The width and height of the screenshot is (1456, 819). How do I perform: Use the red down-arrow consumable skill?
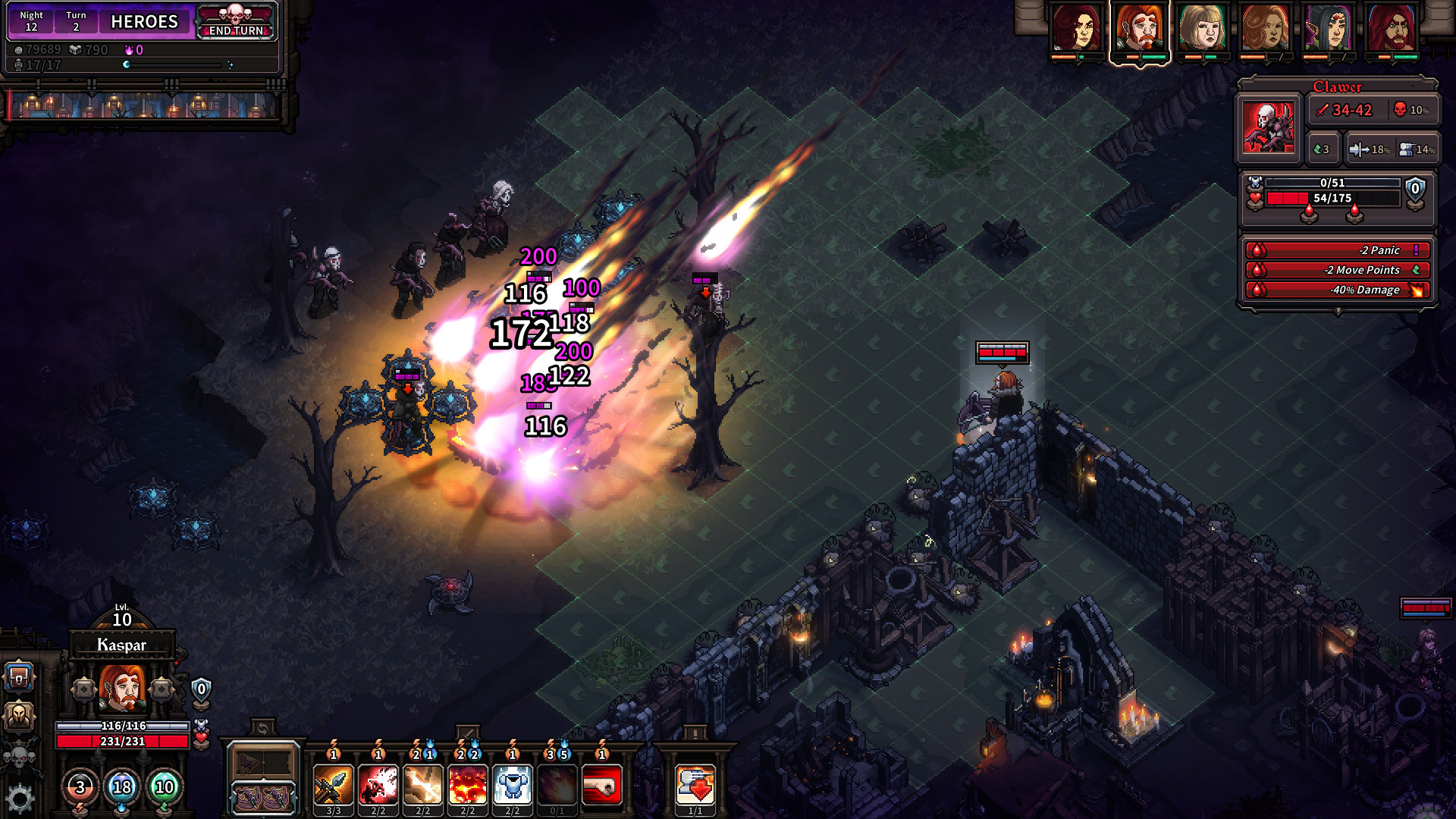(x=695, y=785)
